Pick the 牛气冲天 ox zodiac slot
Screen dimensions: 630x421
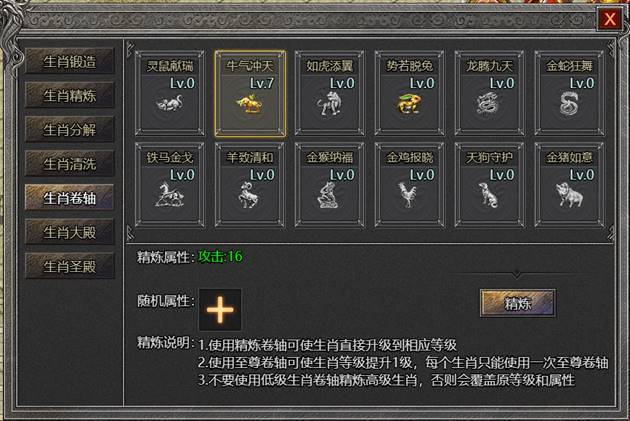[x=250, y=92]
